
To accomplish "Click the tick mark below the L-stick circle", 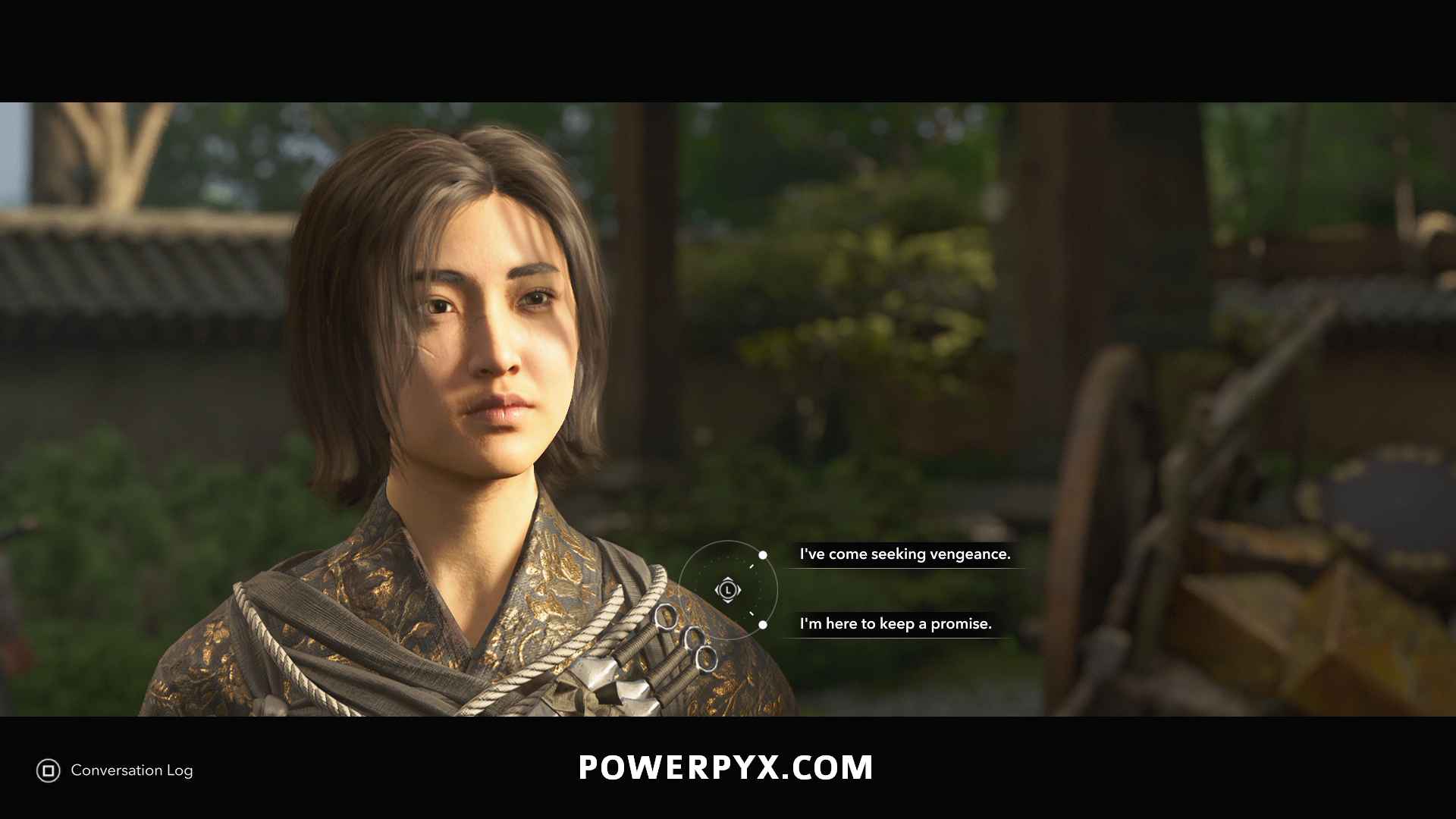I will coord(752,614).
